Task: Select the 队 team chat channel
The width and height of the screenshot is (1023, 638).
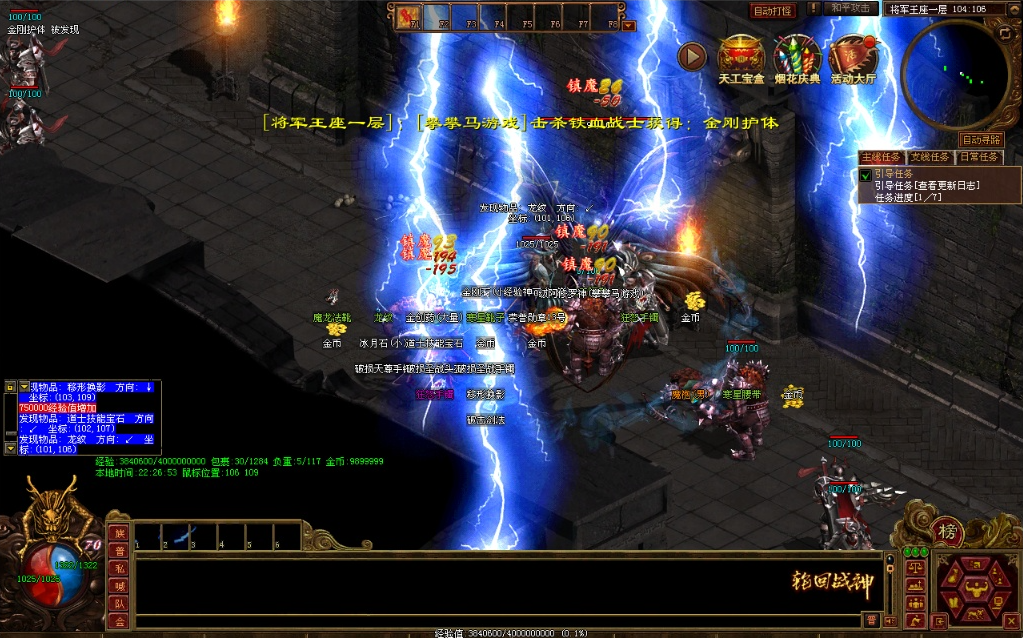Action: 120,603
